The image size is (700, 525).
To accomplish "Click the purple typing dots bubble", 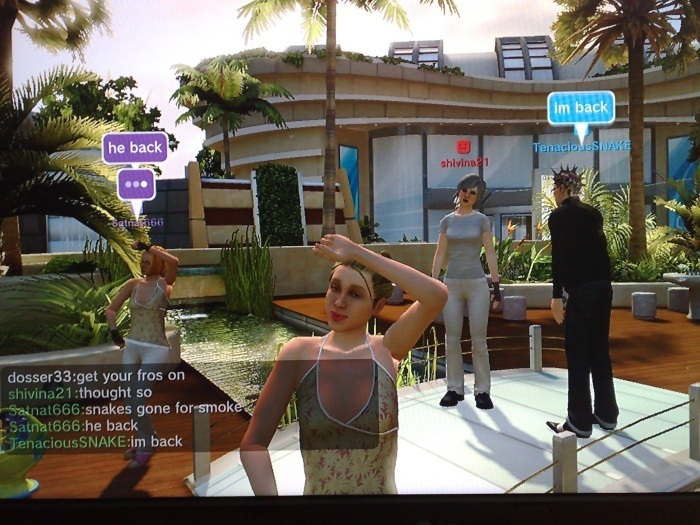I will [136, 184].
